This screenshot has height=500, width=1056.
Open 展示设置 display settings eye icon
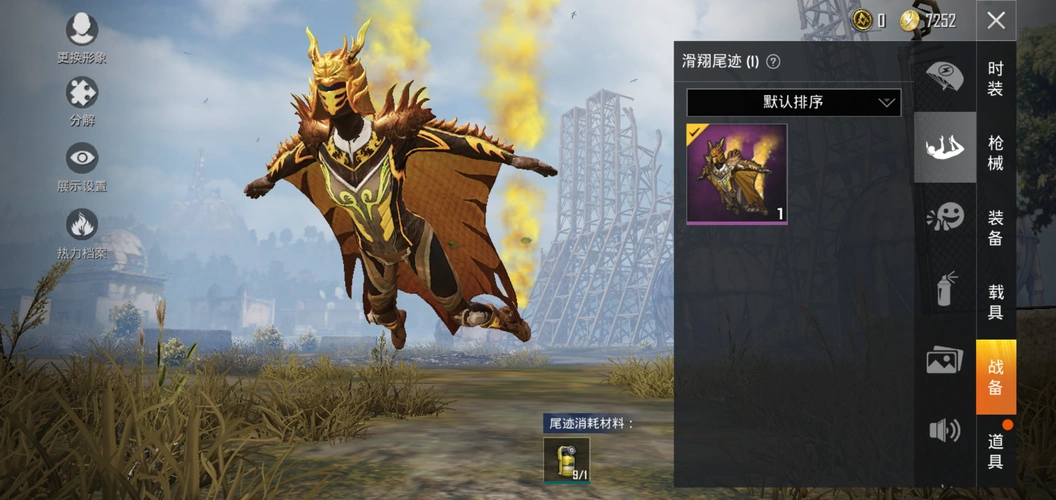pyautogui.click(x=81, y=158)
